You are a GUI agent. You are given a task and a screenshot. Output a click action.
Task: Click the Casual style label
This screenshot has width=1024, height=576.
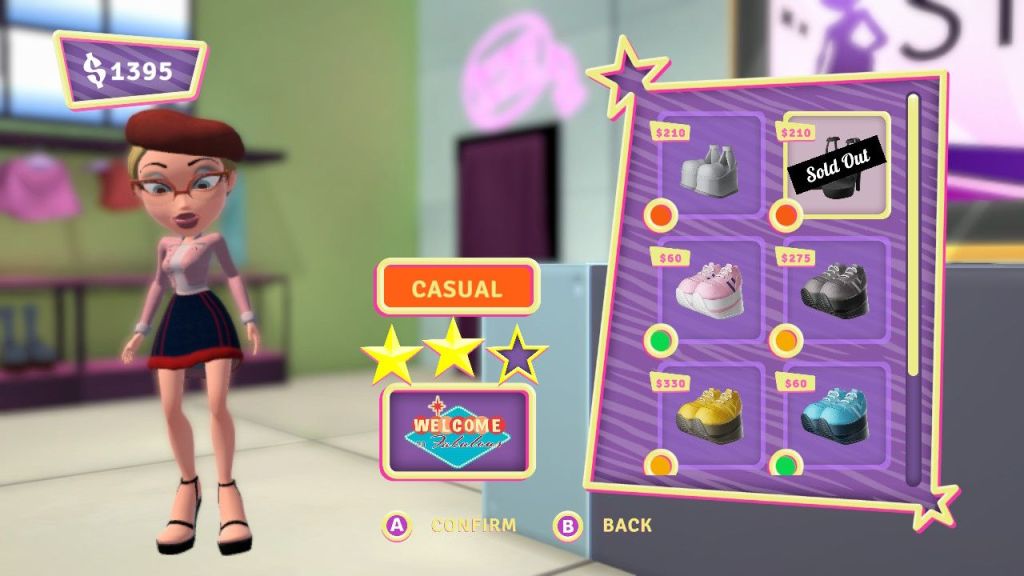(457, 289)
